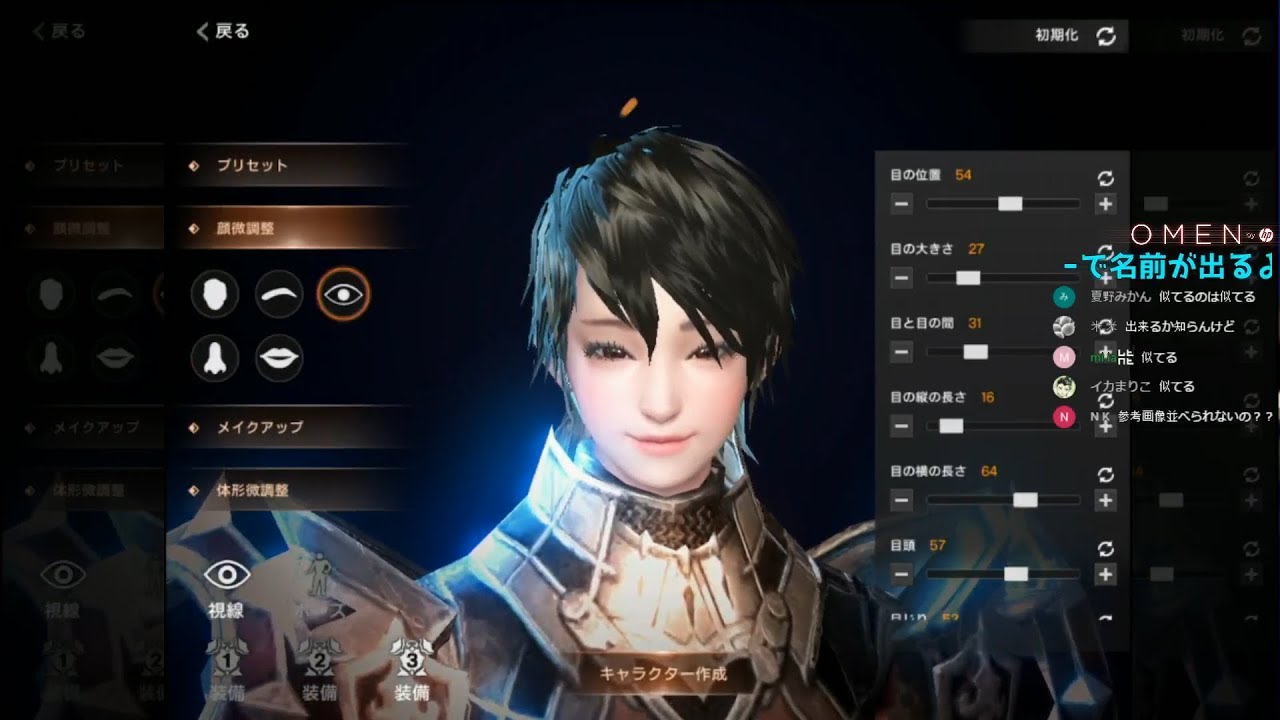Open the 体形微調整 section
Screen dimensions: 1280x720
coord(252,491)
